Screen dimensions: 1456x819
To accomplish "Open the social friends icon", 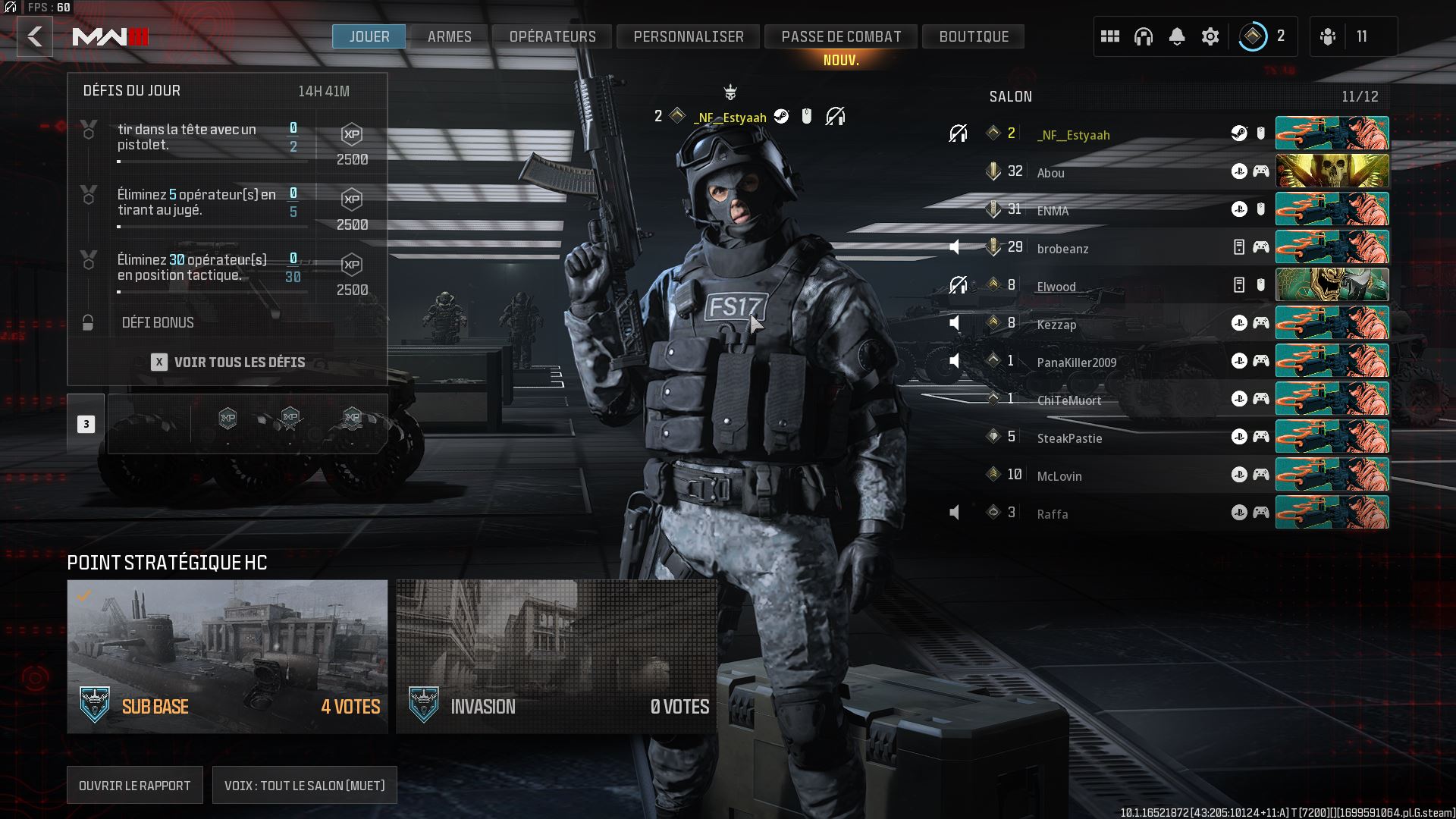I will 1328,36.
